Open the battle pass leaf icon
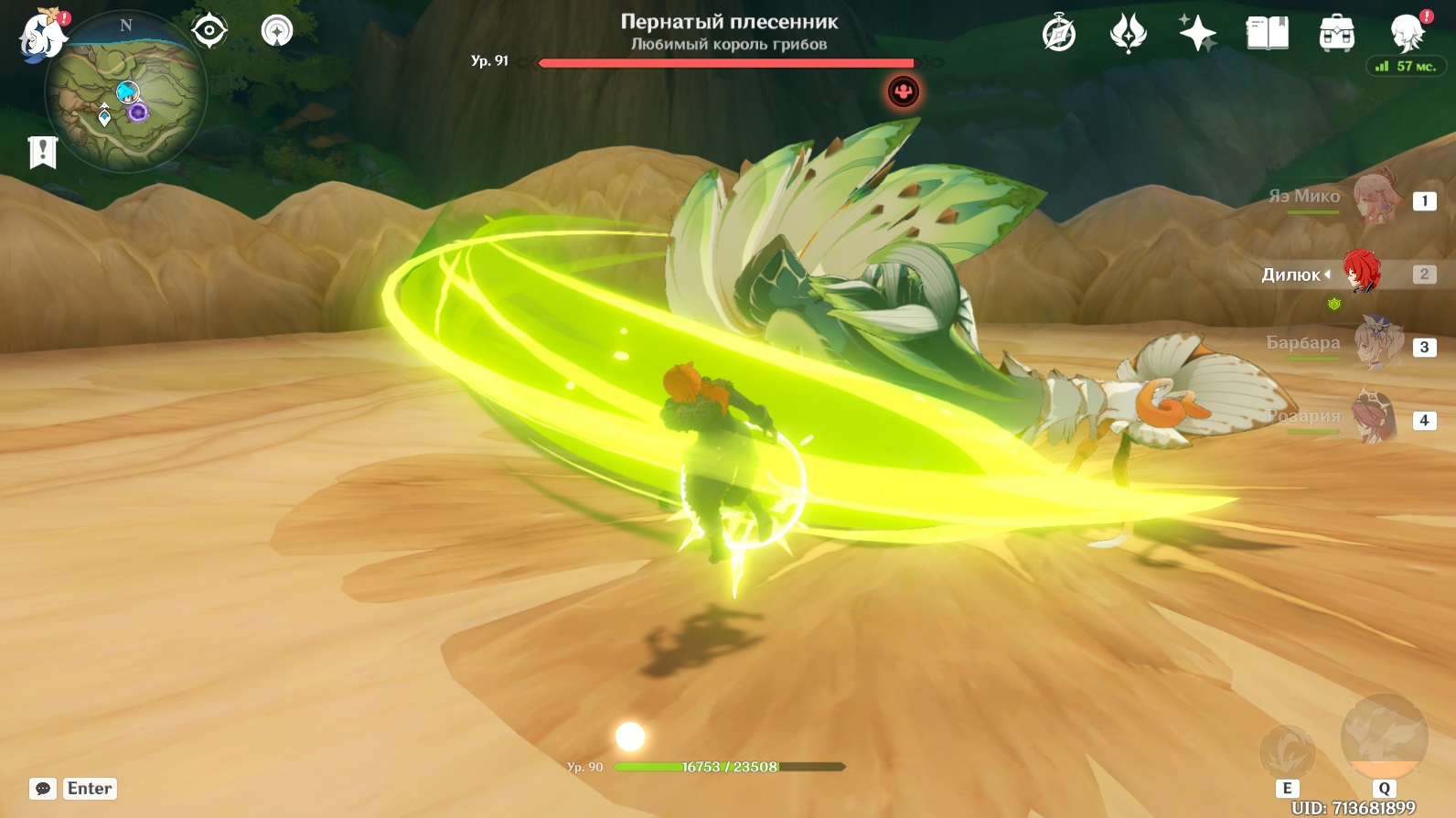Screen dimensions: 1456x818 coord(1128,34)
